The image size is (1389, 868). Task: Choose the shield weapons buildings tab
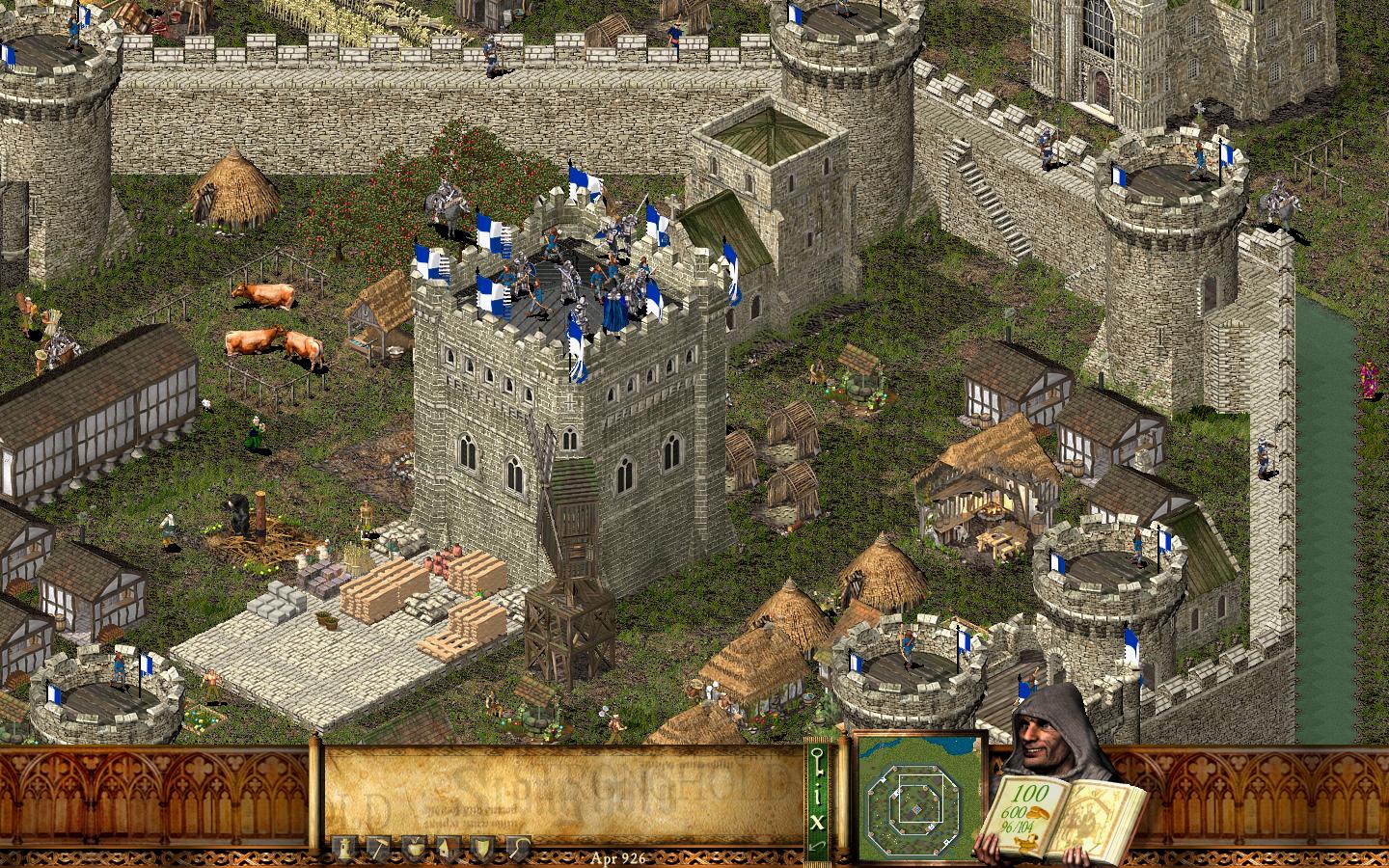click(479, 848)
